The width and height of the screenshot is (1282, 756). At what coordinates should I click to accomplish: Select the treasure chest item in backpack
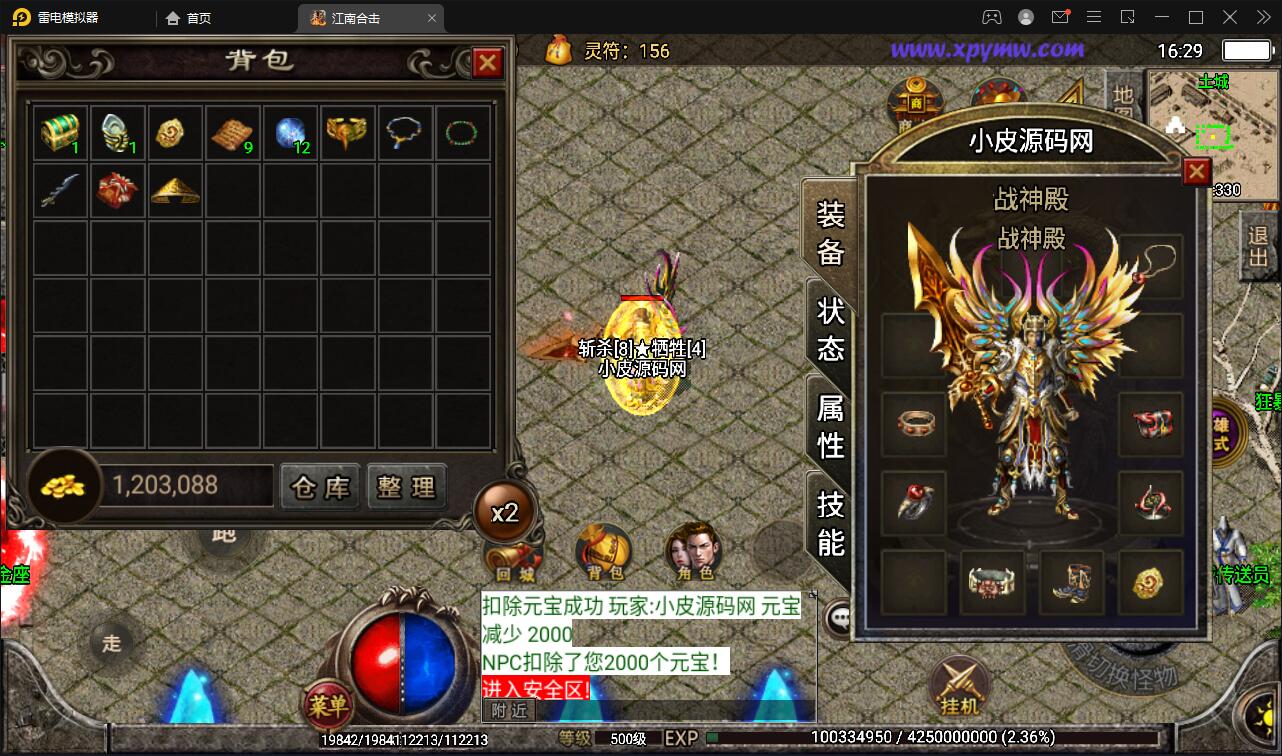point(60,132)
